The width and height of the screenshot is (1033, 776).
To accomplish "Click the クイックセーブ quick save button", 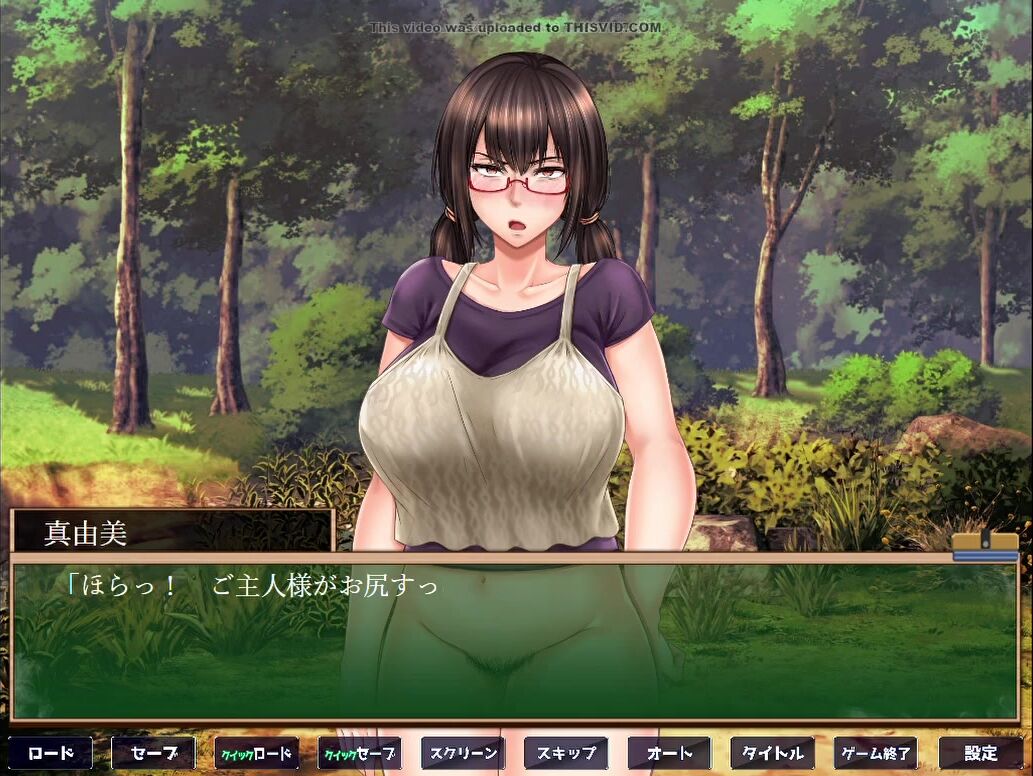I will (360, 753).
